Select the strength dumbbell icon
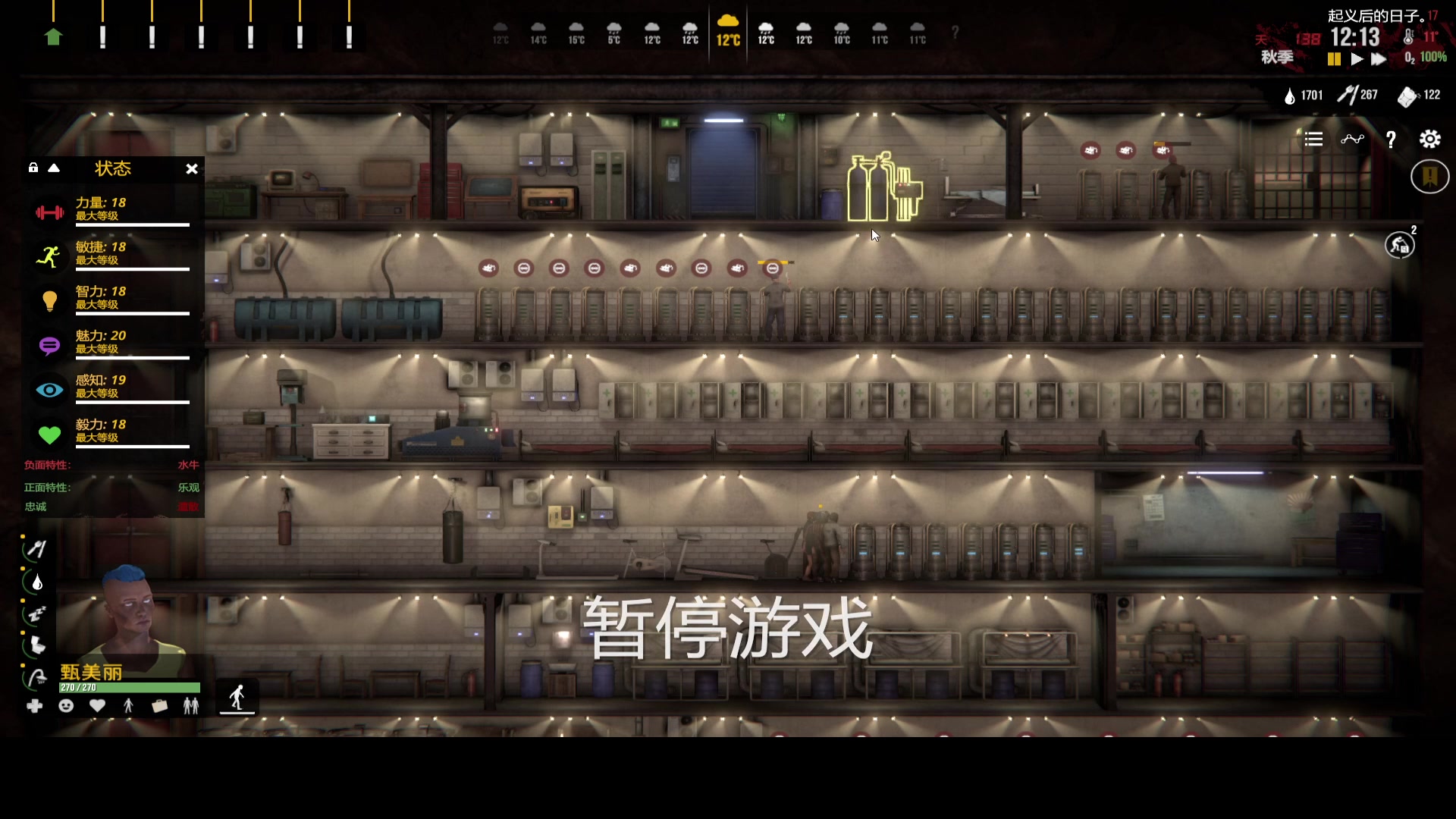1456x819 pixels. click(49, 212)
